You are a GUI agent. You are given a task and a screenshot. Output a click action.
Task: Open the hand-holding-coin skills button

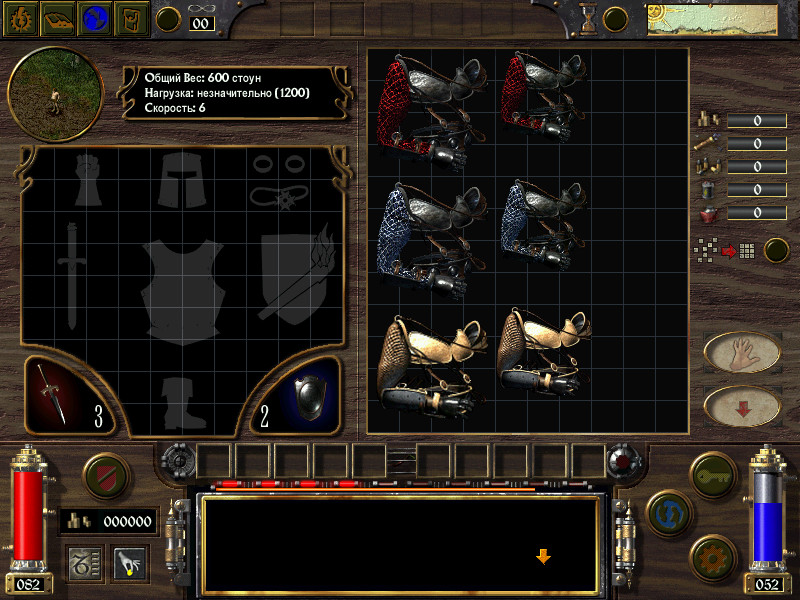130,564
